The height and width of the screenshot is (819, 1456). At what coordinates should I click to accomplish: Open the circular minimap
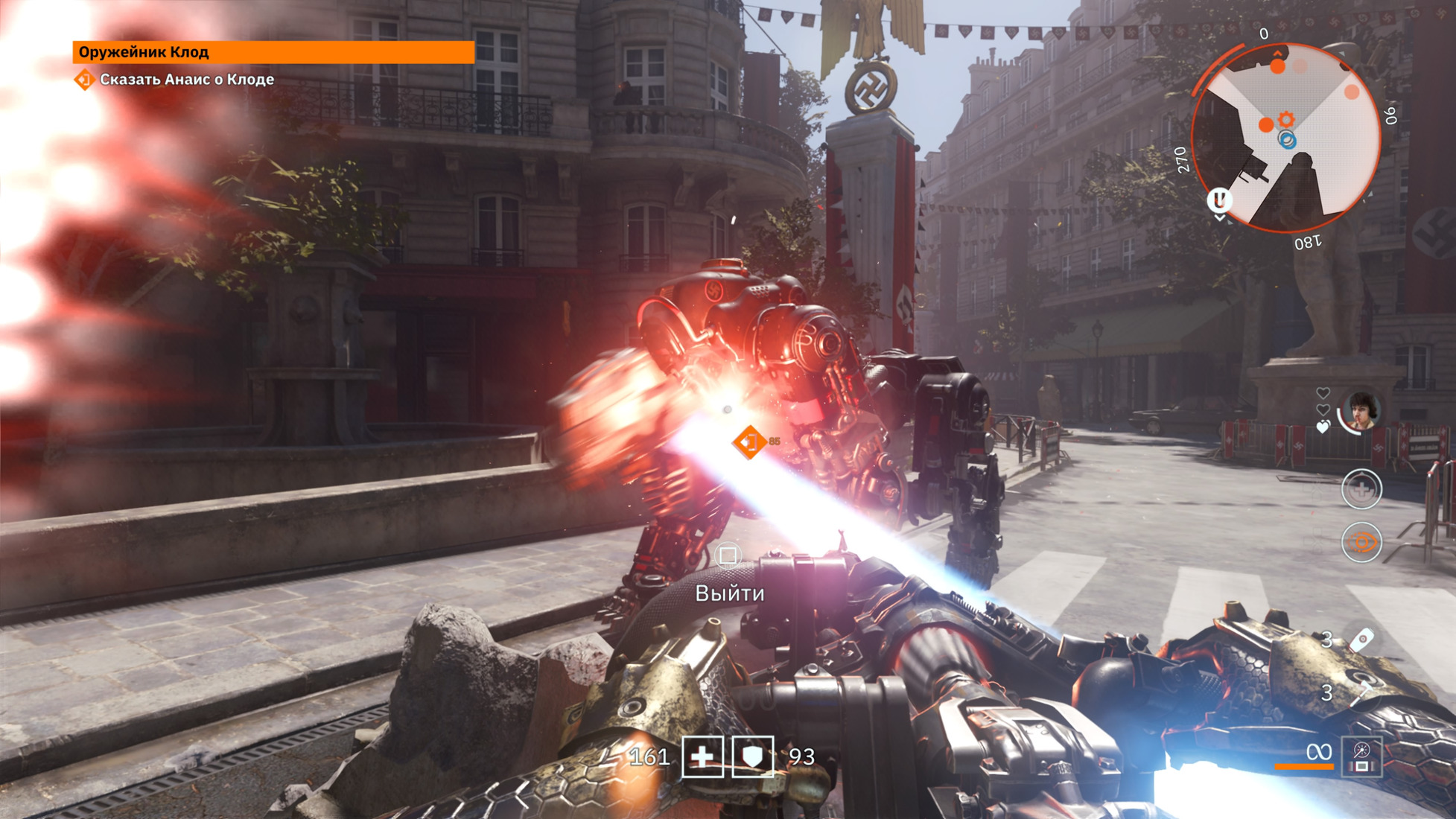tap(1286, 137)
